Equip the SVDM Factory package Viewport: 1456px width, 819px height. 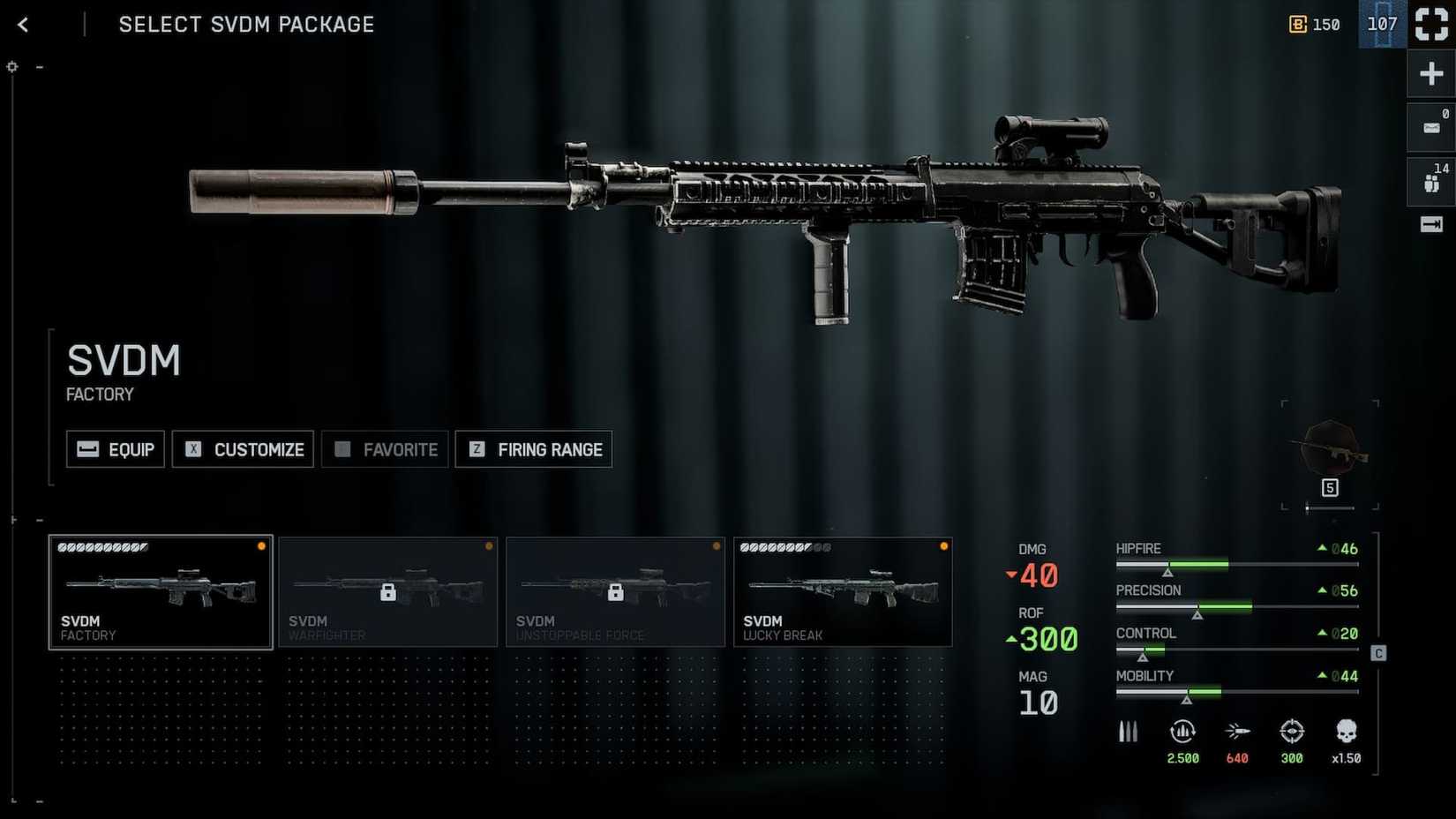116,449
